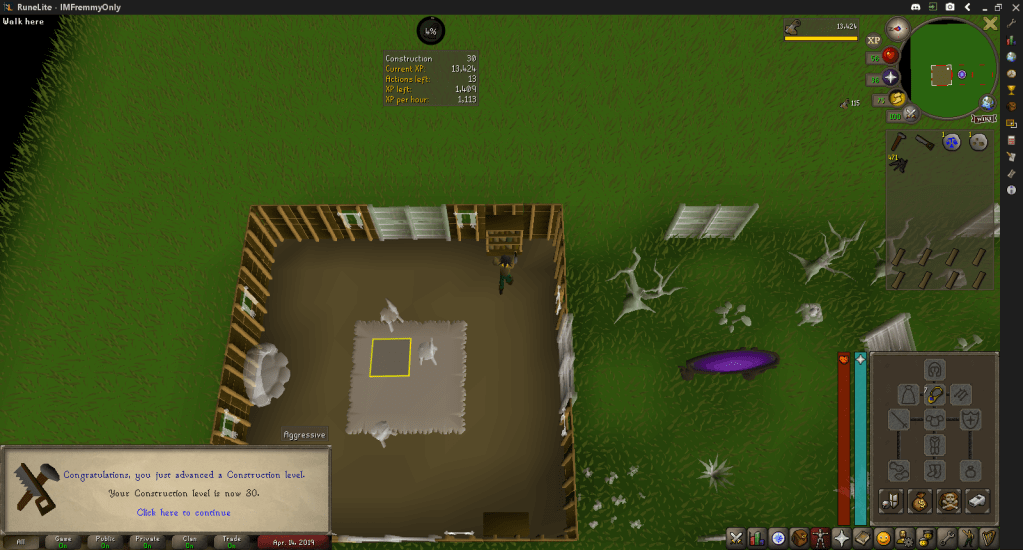Switch to the Game chat tab
The width and height of the screenshot is (1023, 550).
click(x=62, y=541)
